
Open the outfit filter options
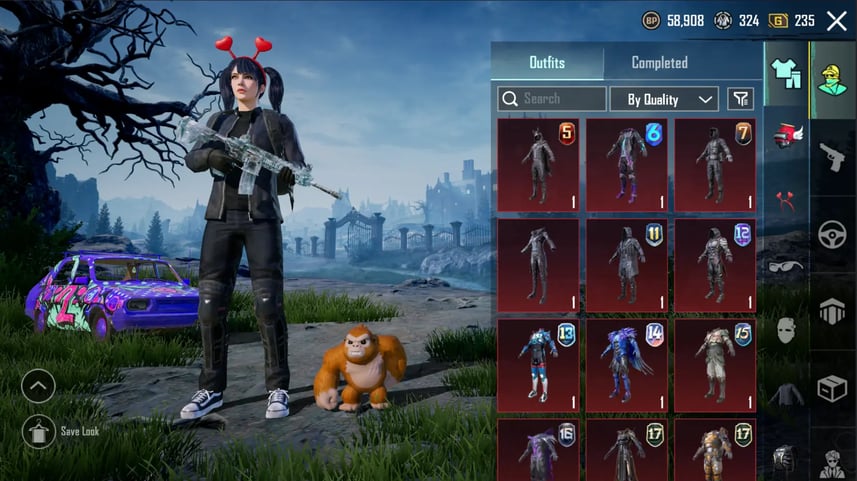pos(740,99)
